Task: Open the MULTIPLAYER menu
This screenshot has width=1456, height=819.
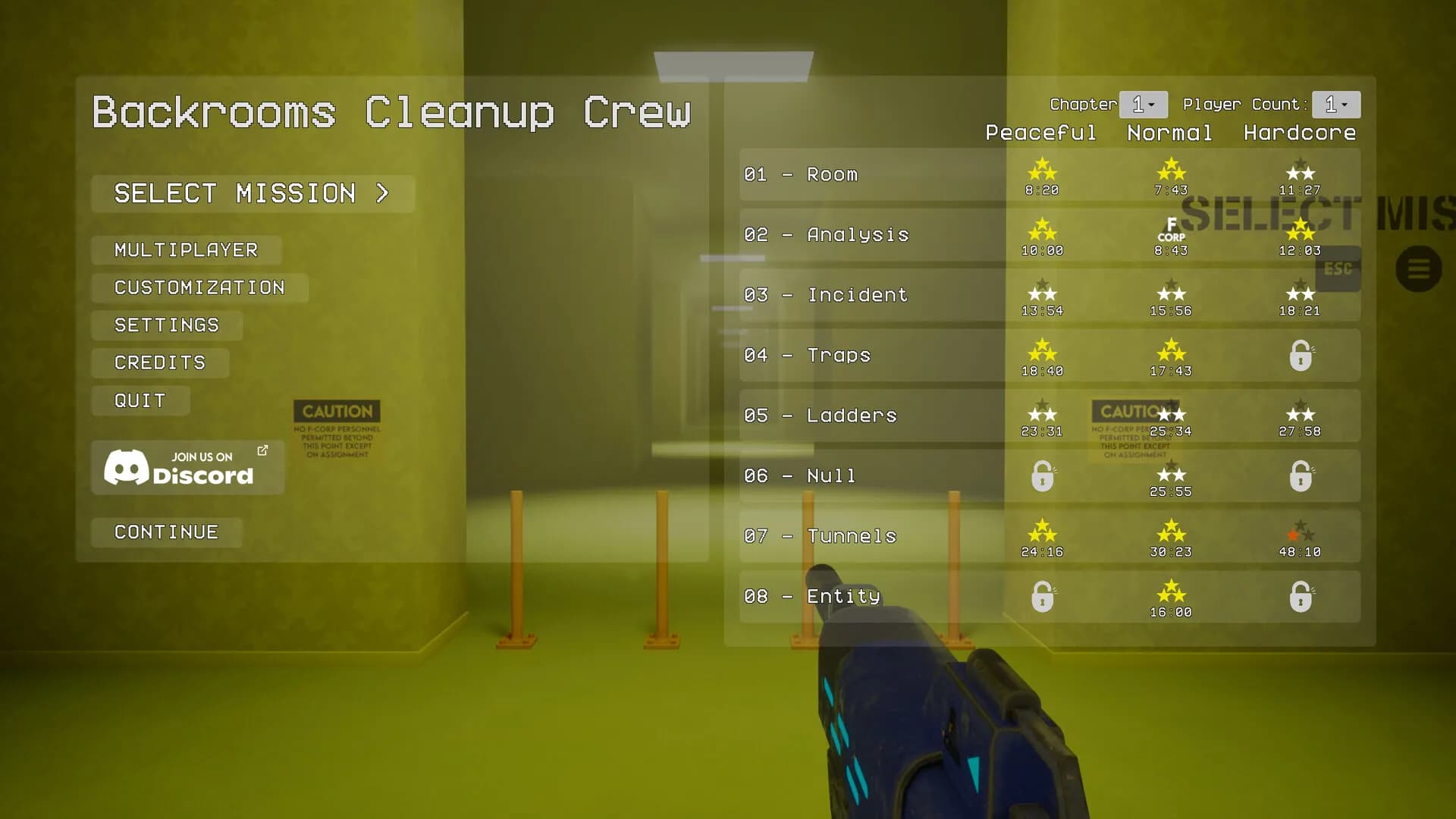Action: coord(185,249)
